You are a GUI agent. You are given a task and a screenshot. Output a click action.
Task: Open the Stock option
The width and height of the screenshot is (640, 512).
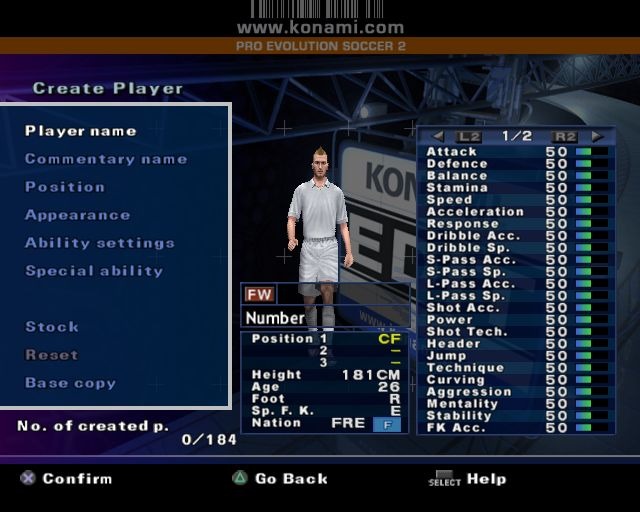pos(52,327)
